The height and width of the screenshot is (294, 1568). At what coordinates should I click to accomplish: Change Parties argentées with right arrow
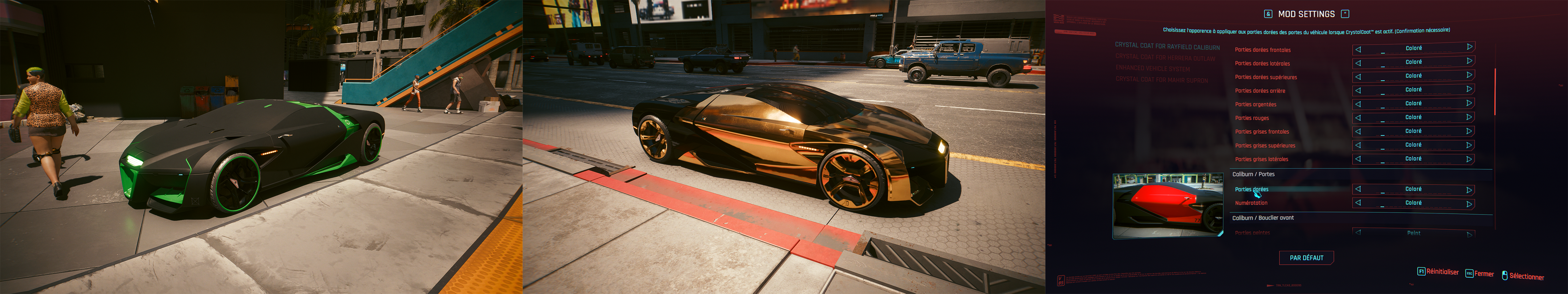click(1469, 103)
